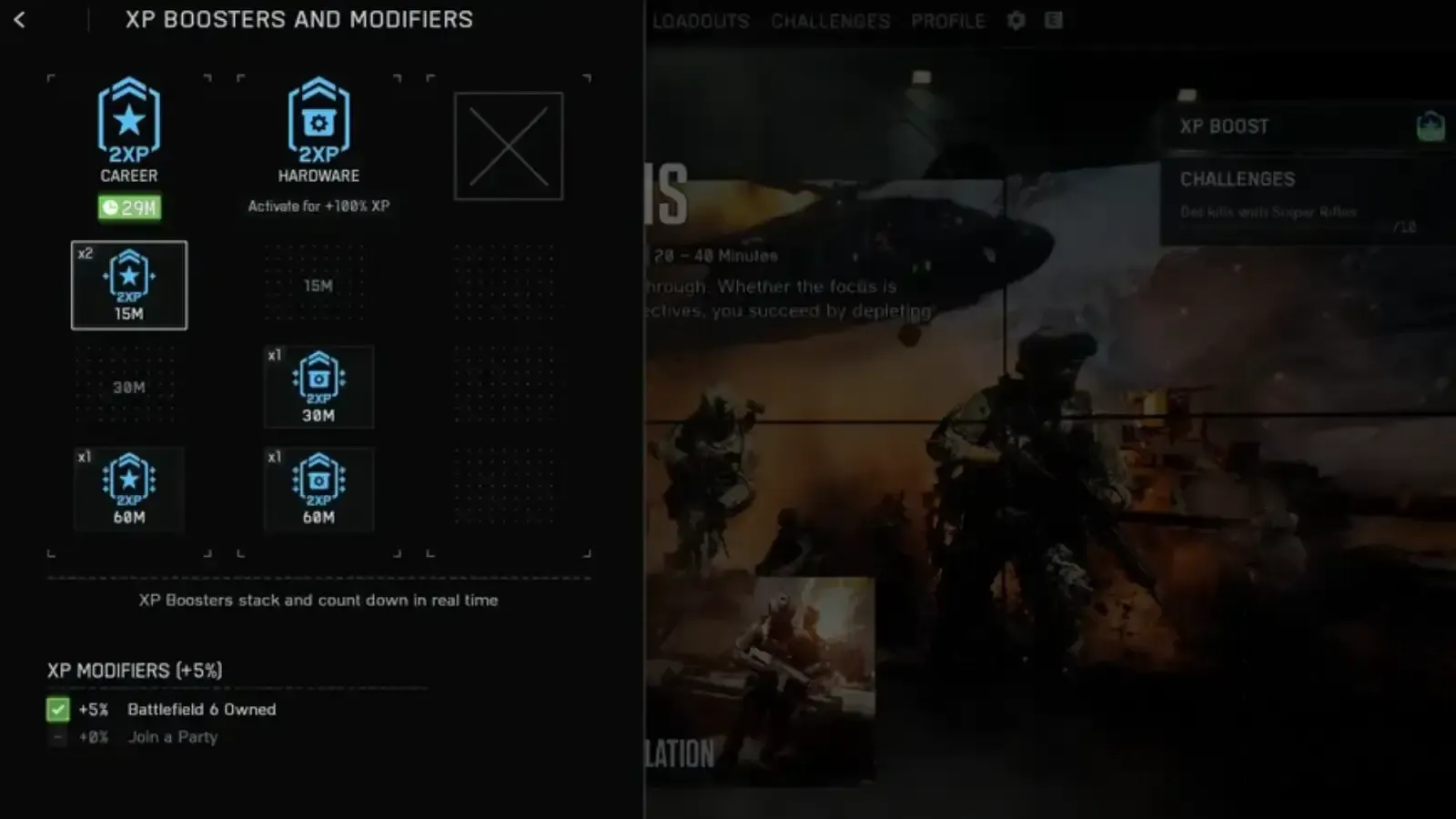Click the 29M timer badge under Career

click(128, 209)
